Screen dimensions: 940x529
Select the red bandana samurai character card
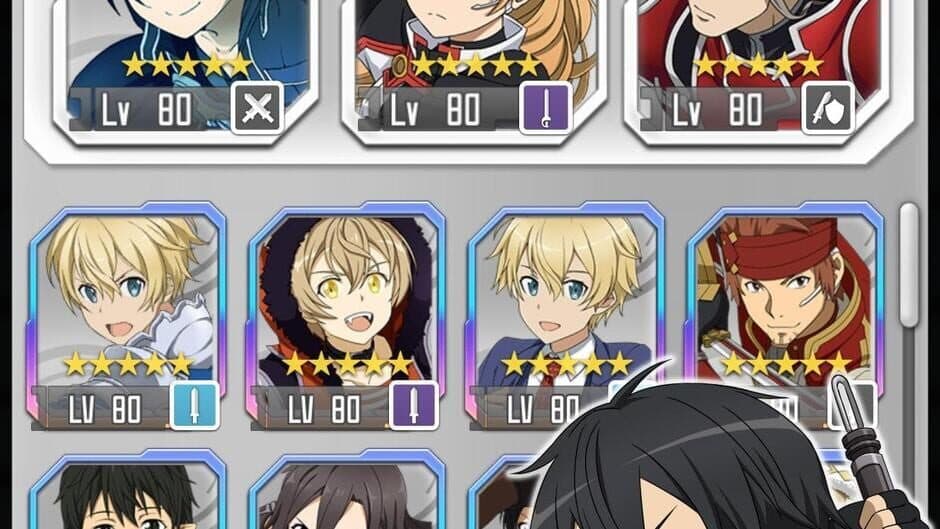[x=784, y=300]
